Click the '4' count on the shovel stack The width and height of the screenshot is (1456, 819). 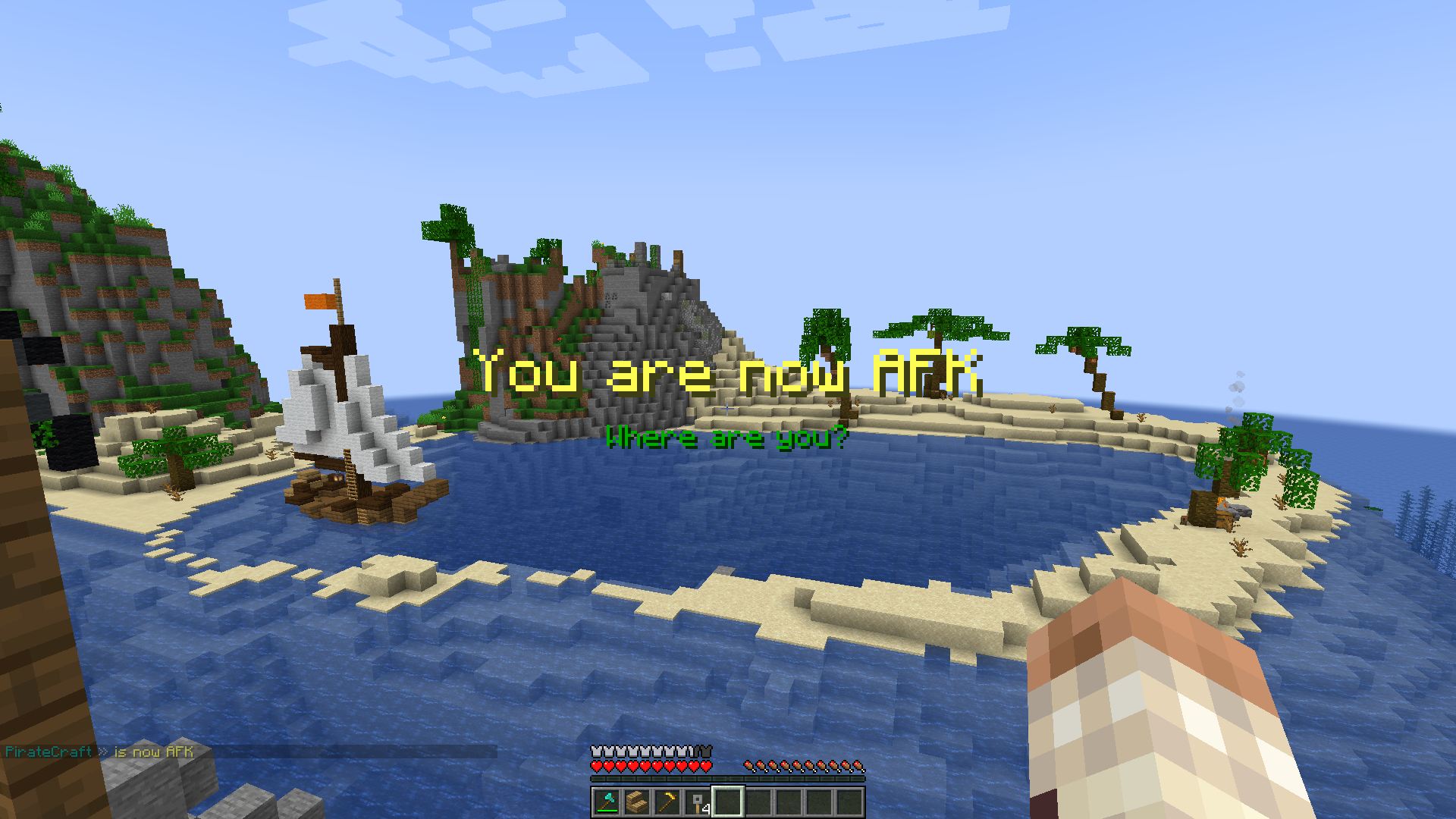[x=707, y=810]
